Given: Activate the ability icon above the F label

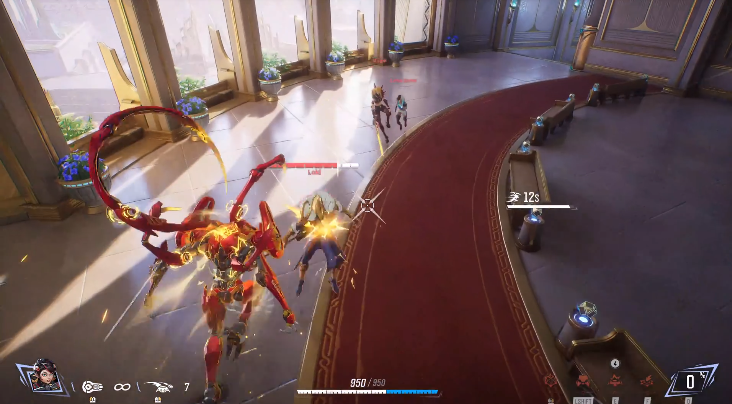Looking at the screenshot, I should click(646, 381).
